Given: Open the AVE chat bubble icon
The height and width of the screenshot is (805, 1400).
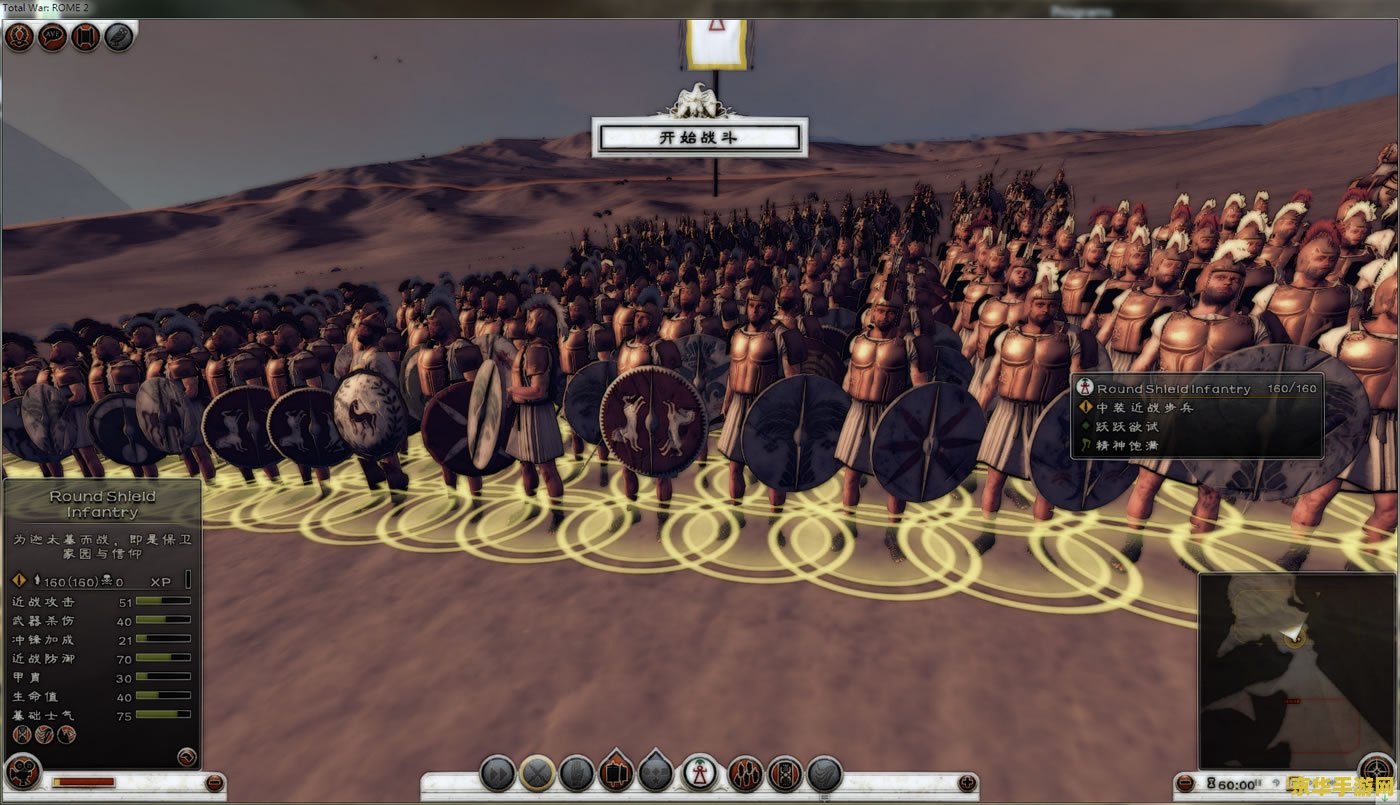Looking at the screenshot, I should (52, 38).
